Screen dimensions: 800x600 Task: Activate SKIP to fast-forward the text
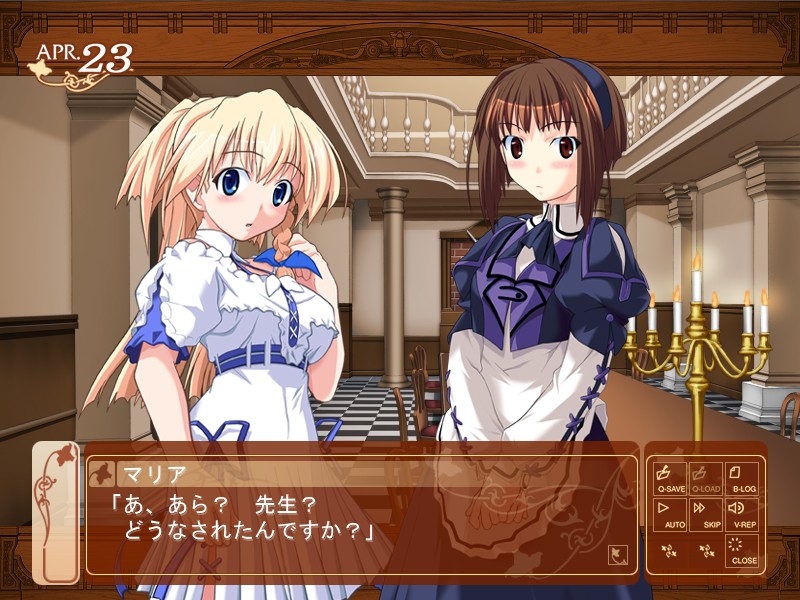click(707, 514)
